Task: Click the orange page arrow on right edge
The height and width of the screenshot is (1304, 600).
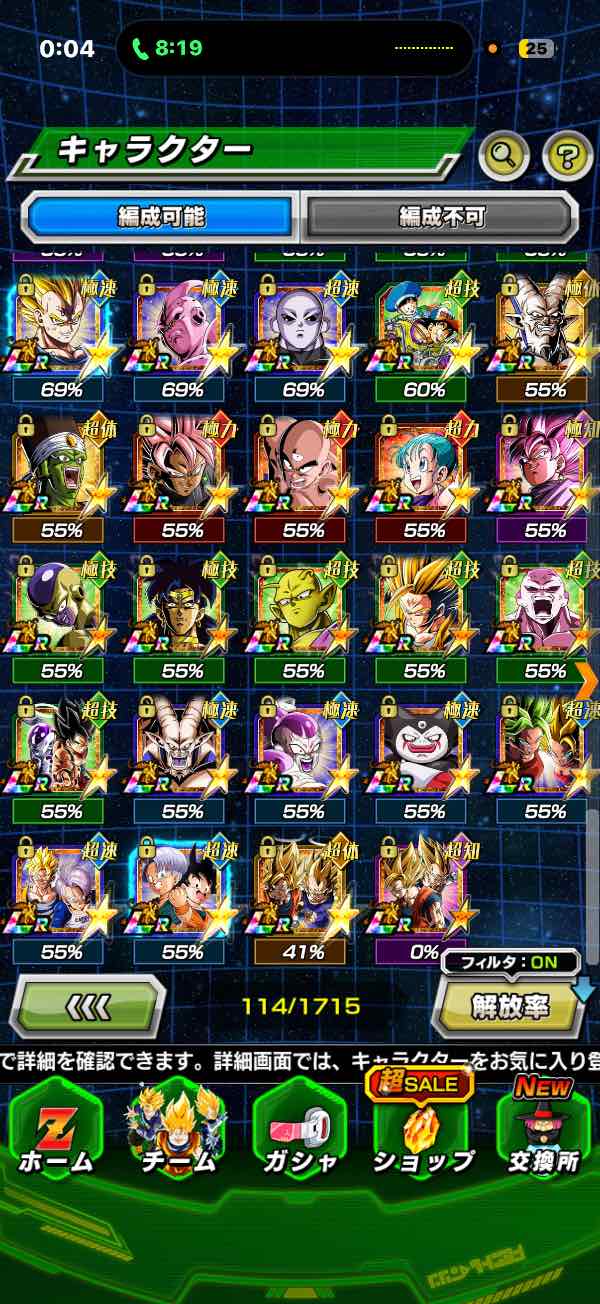Action: pyautogui.click(x=587, y=679)
